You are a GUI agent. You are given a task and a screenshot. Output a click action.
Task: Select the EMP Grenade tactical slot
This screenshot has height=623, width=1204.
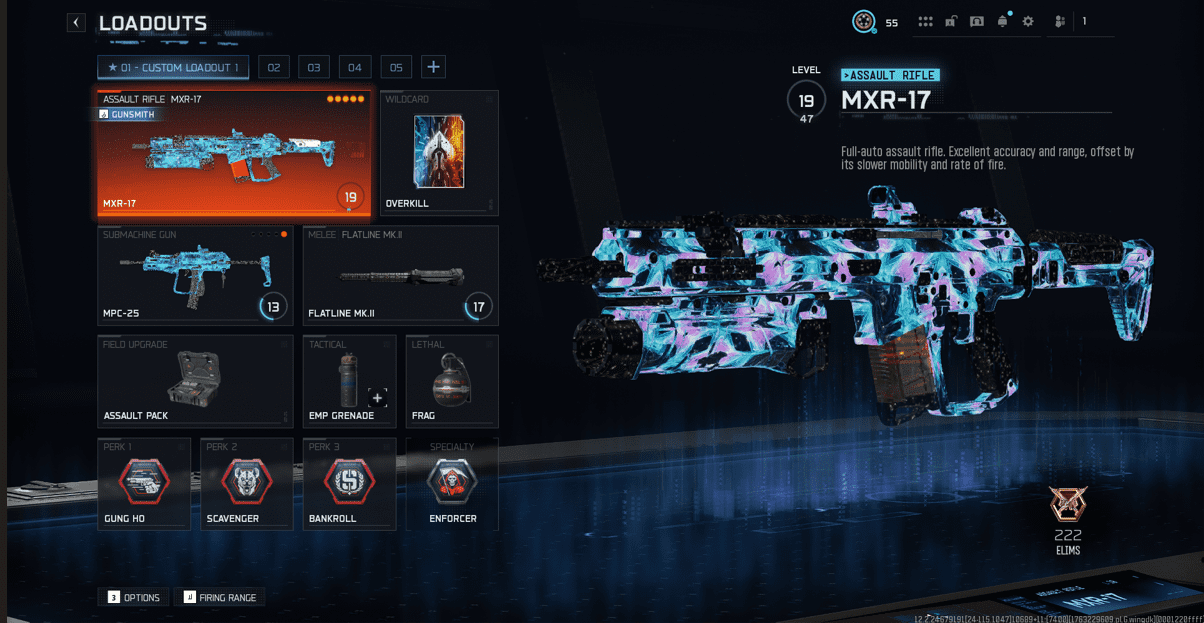click(348, 381)
